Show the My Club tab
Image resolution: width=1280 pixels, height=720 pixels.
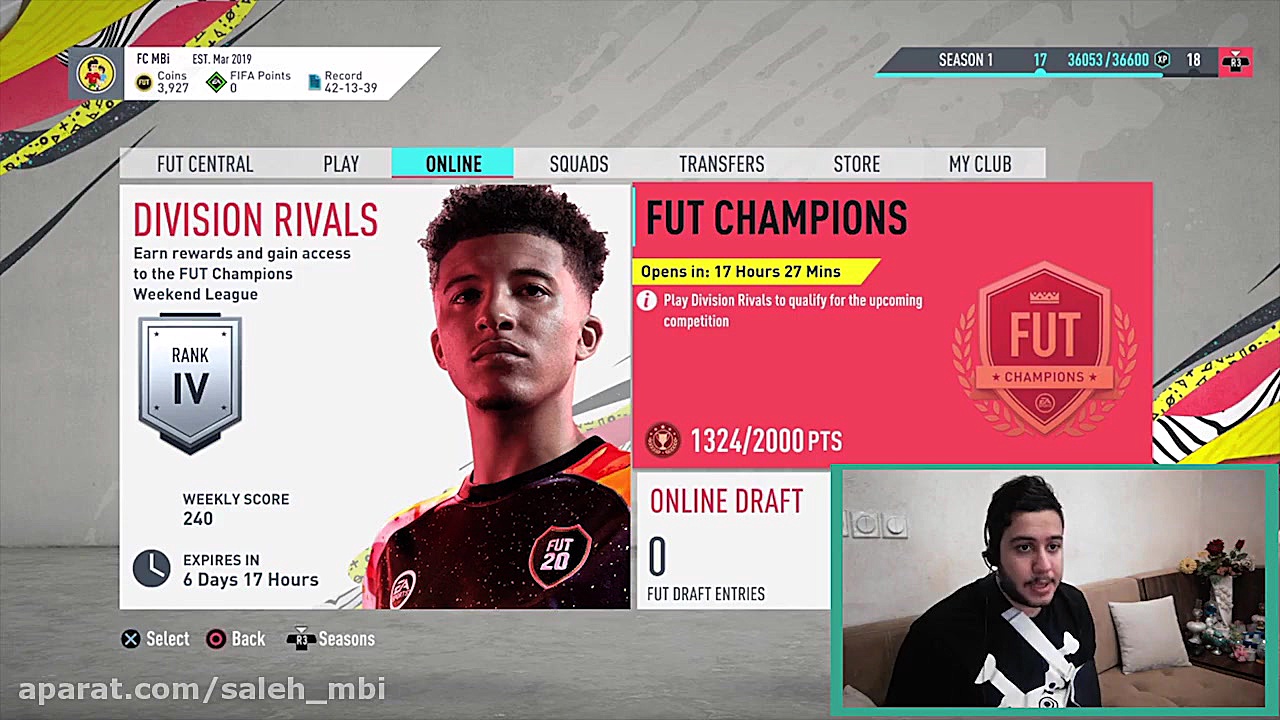click(x=980, y=164)
